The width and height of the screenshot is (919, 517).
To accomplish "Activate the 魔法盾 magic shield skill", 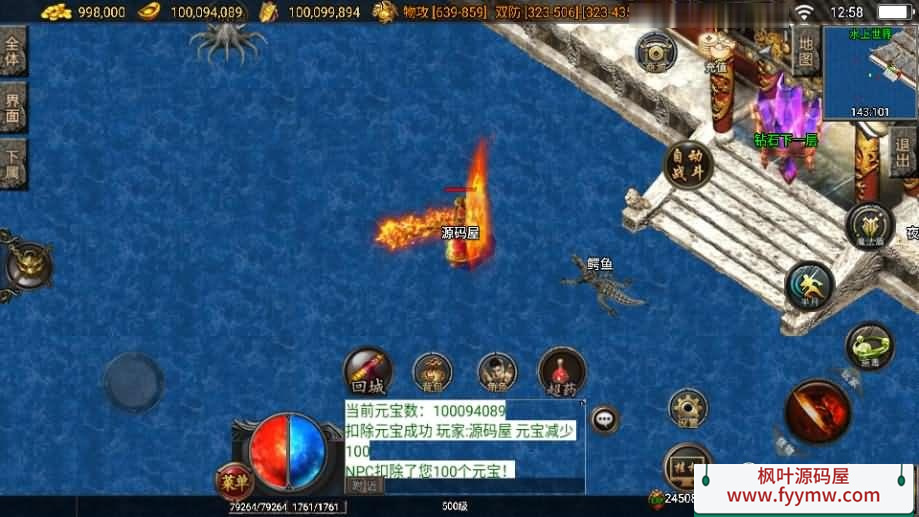I will (x=868, y=226).
